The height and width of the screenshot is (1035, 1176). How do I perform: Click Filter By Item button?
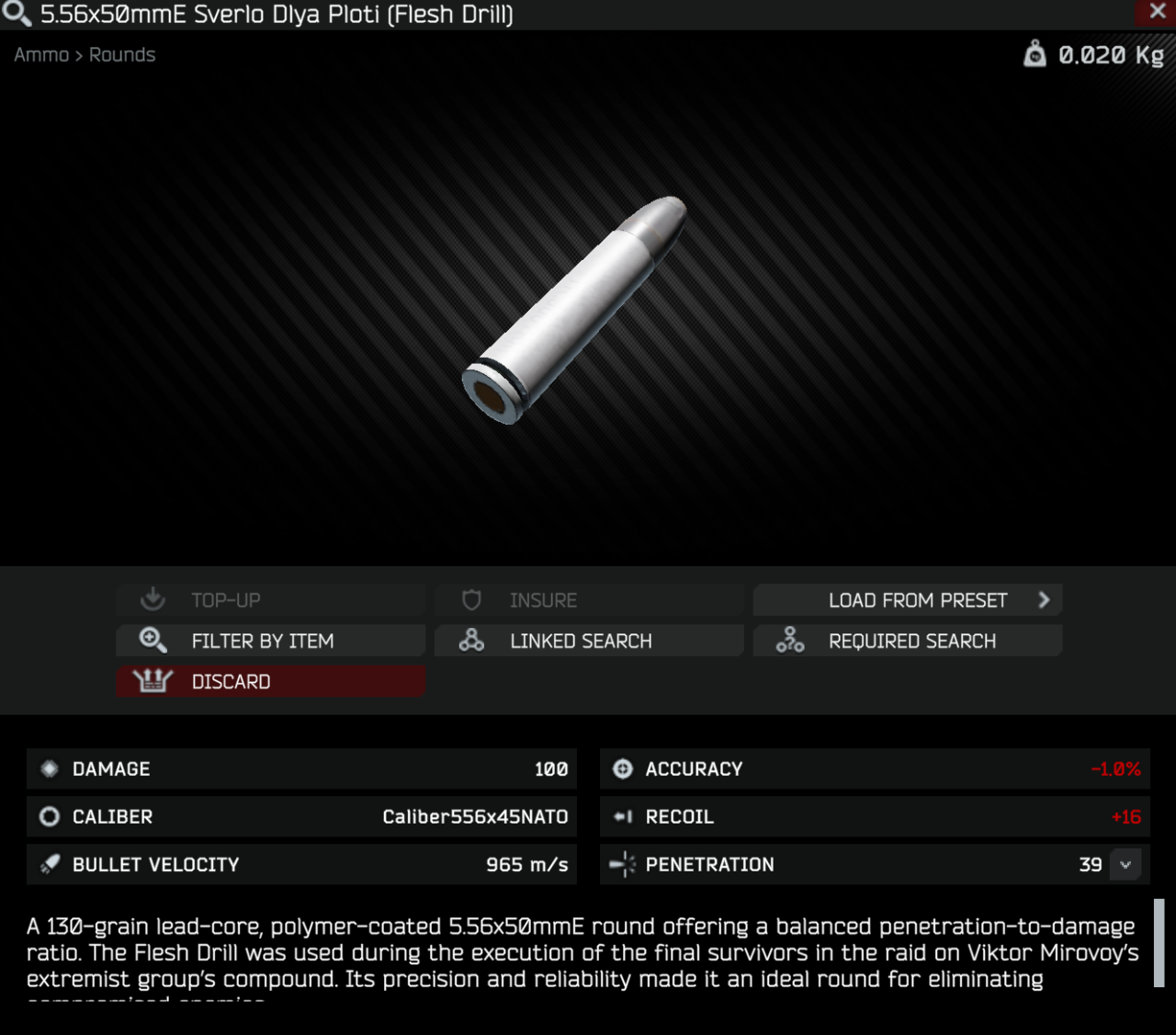pyautogui.click(x=271, y=641)
